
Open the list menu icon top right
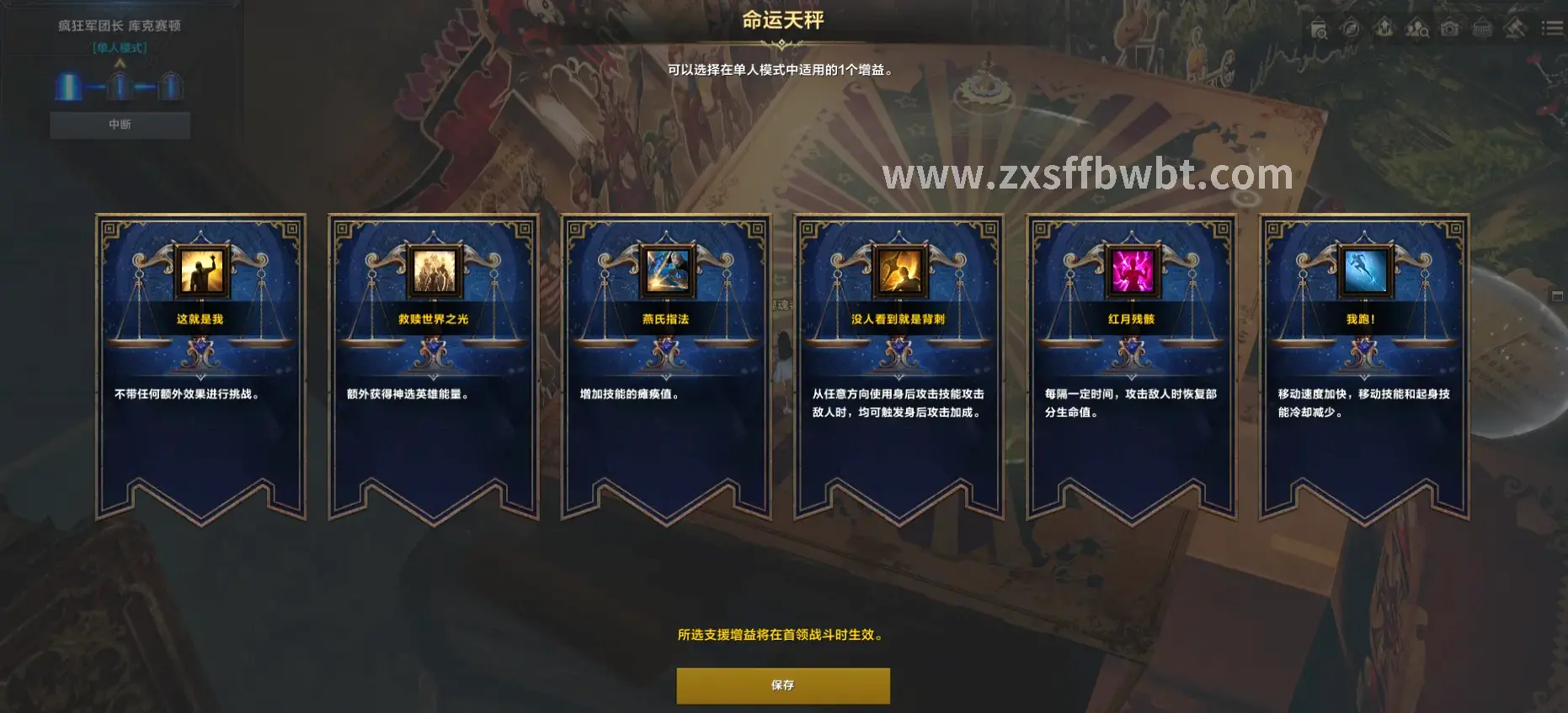tap(1553, 29)
